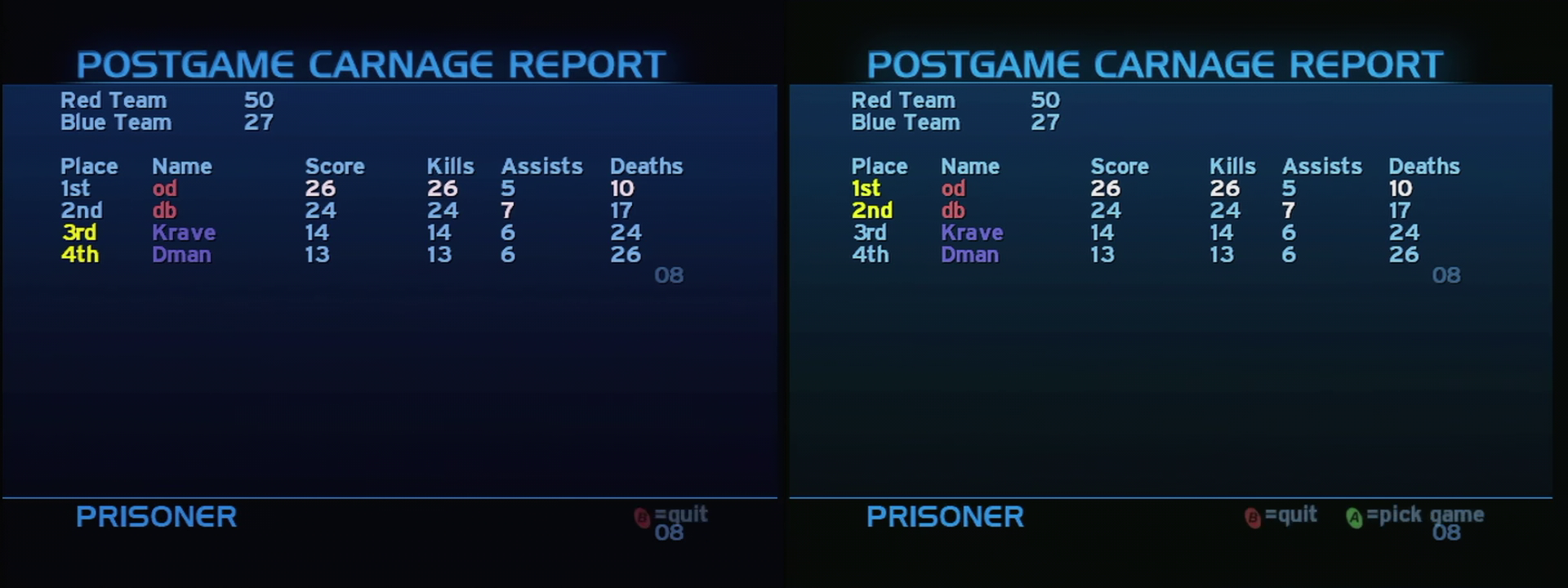Click the =quit text label
1568x588 pixels.
pos(681,514)
